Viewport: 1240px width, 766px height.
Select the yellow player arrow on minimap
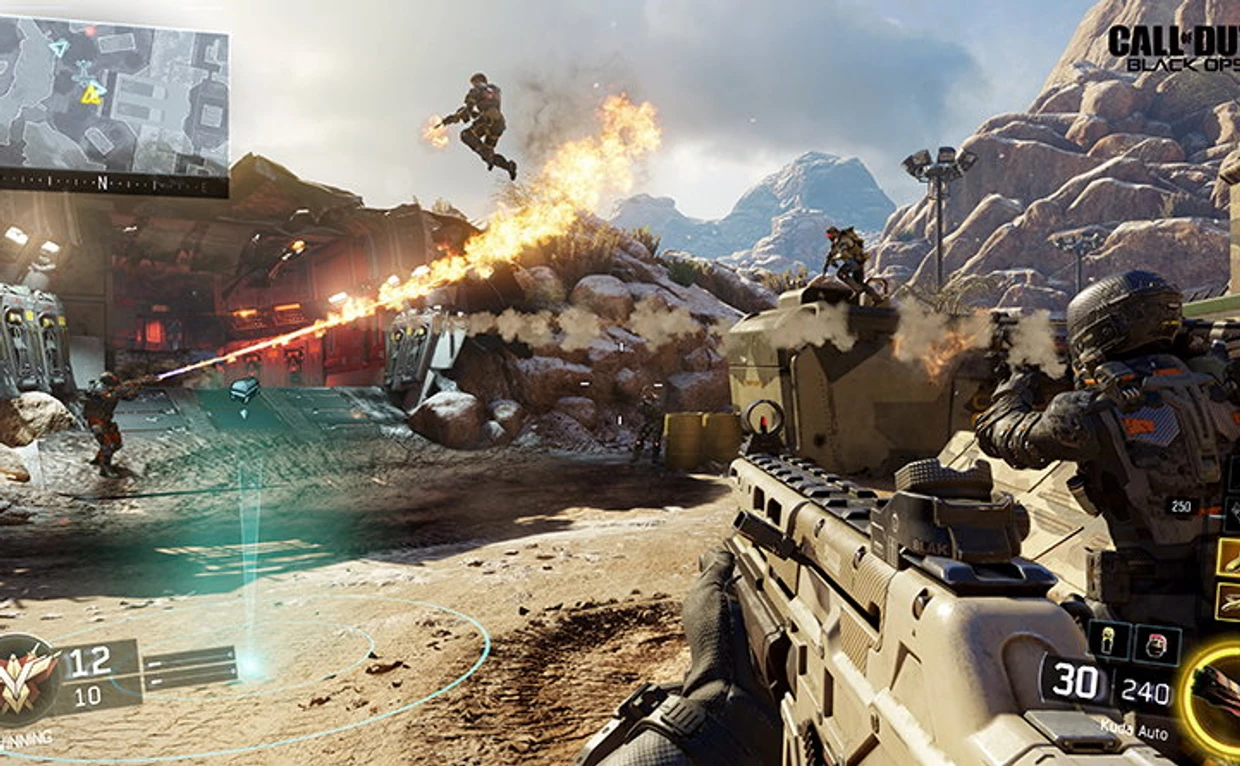92,94
